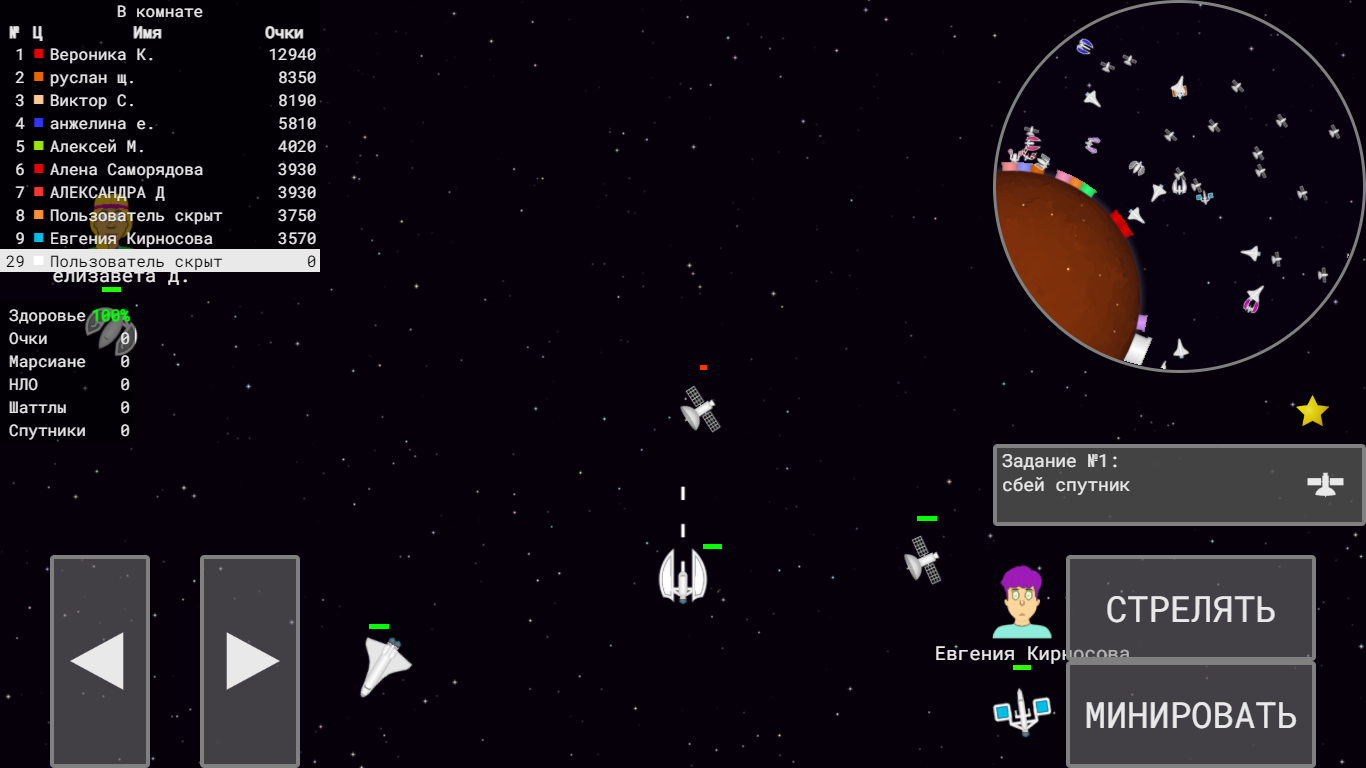Click the green health bar above your ship

tap(711, 548)
